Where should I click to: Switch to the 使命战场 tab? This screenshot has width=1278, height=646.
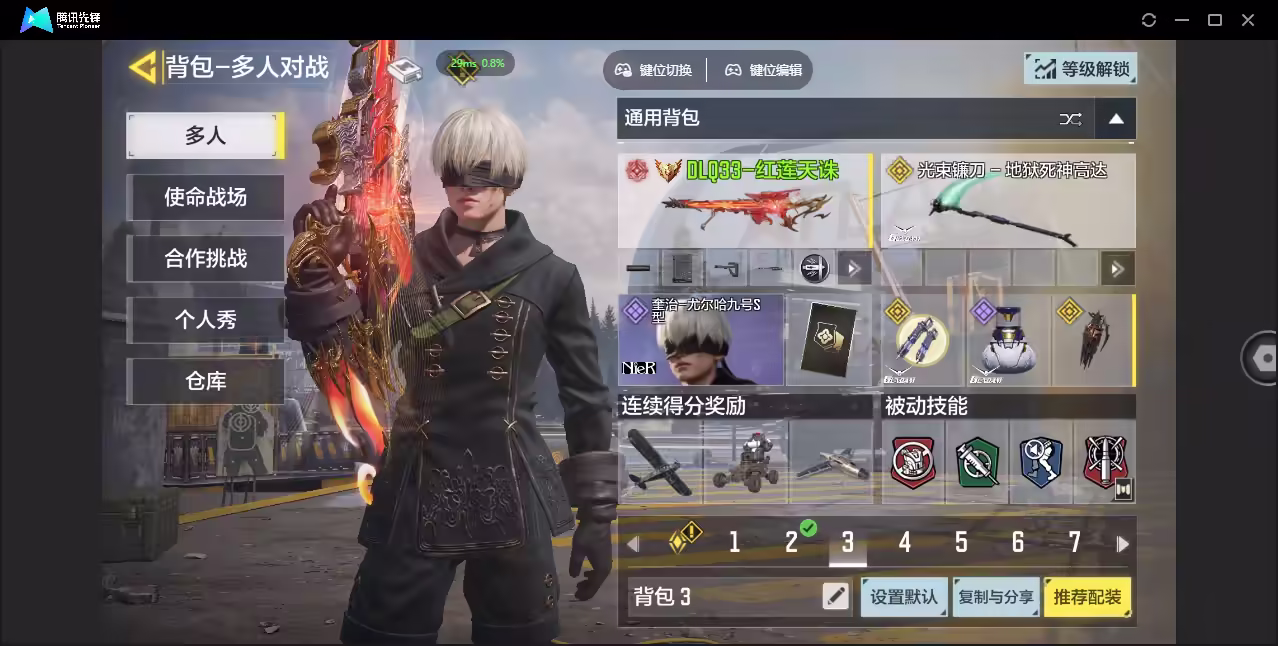(x=205, y=197)
